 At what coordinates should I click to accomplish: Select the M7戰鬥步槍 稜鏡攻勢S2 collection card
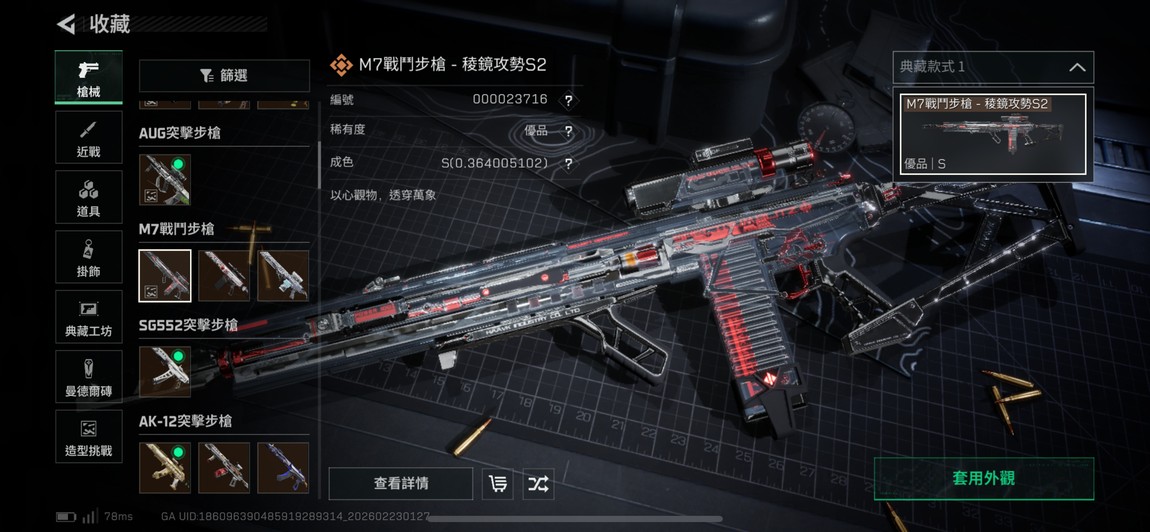993,134
